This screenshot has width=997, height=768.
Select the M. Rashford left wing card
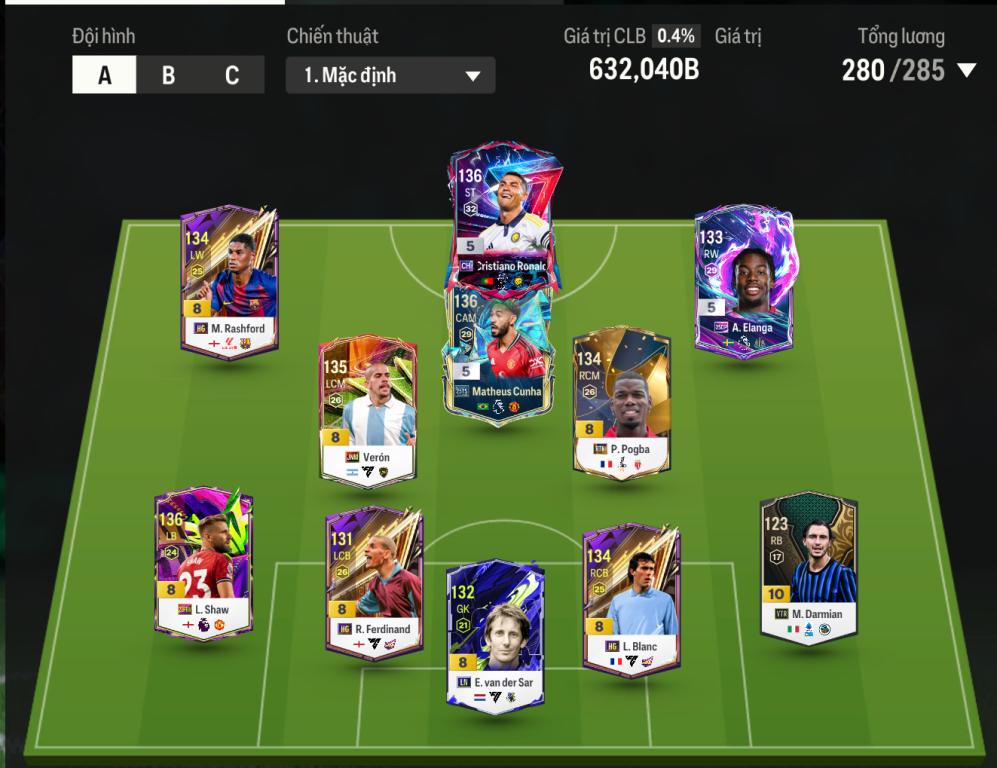[229, 280]
